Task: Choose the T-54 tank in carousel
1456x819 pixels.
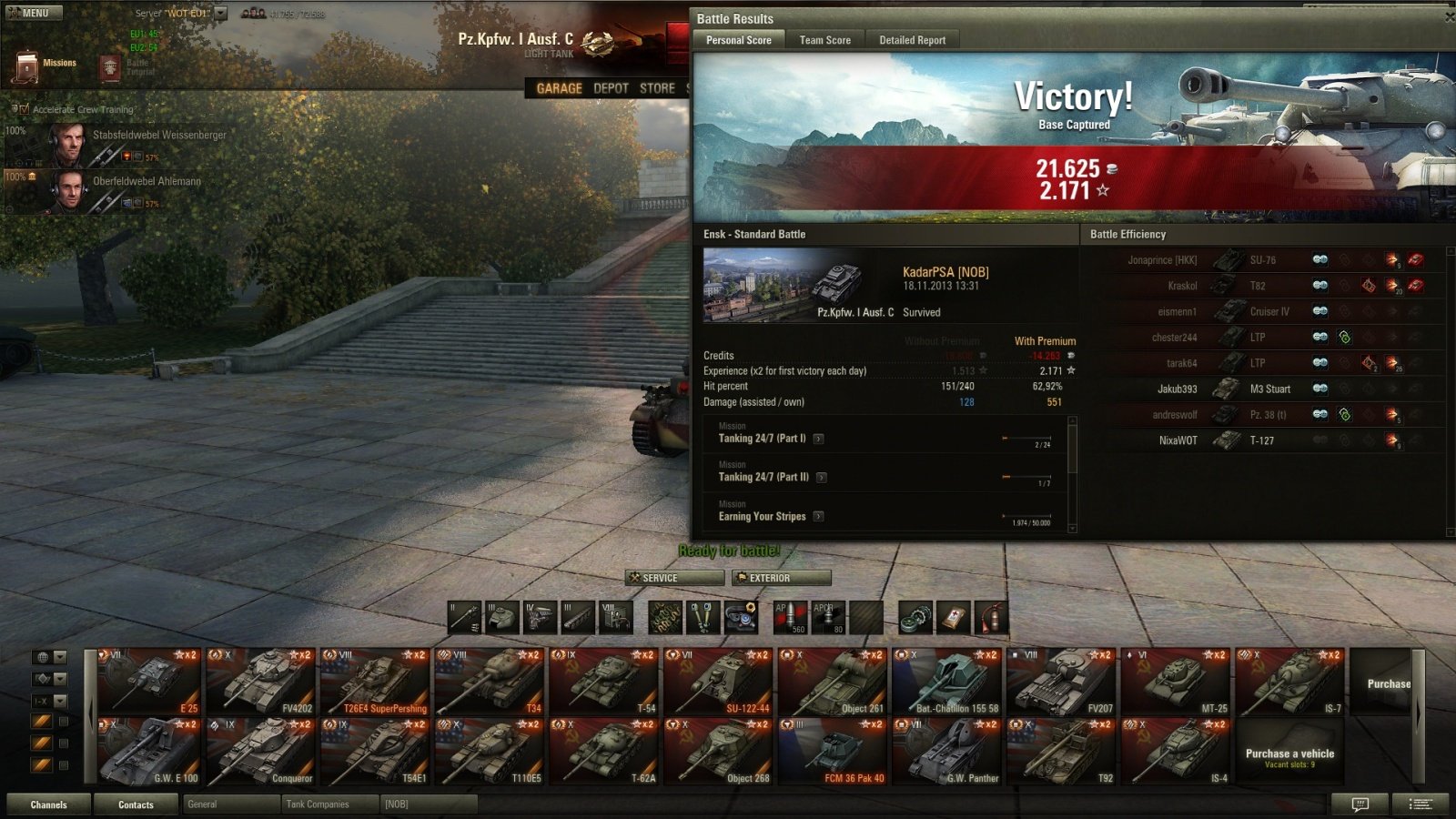Action: (604, 682)
